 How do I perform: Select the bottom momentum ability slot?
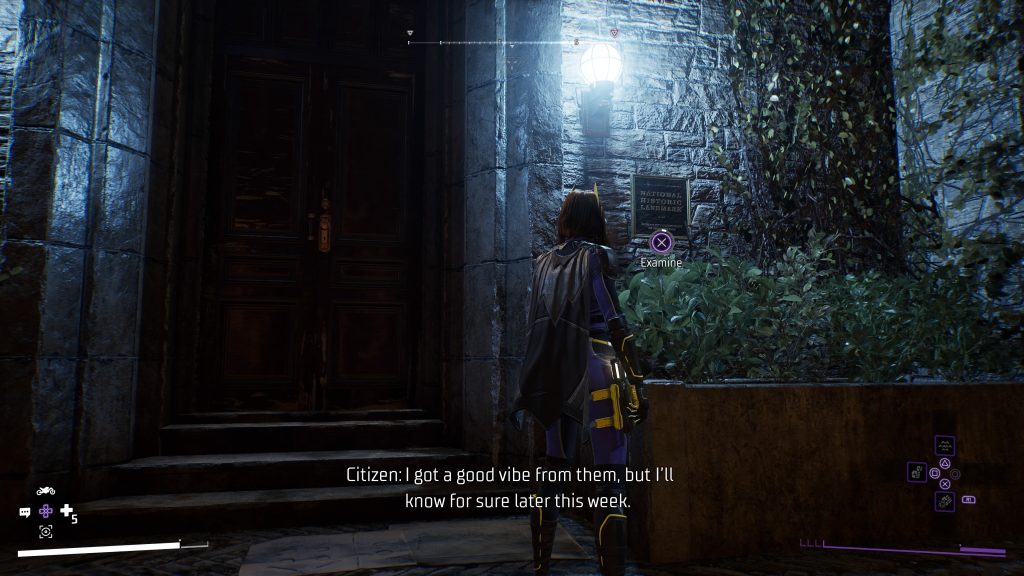945,500
